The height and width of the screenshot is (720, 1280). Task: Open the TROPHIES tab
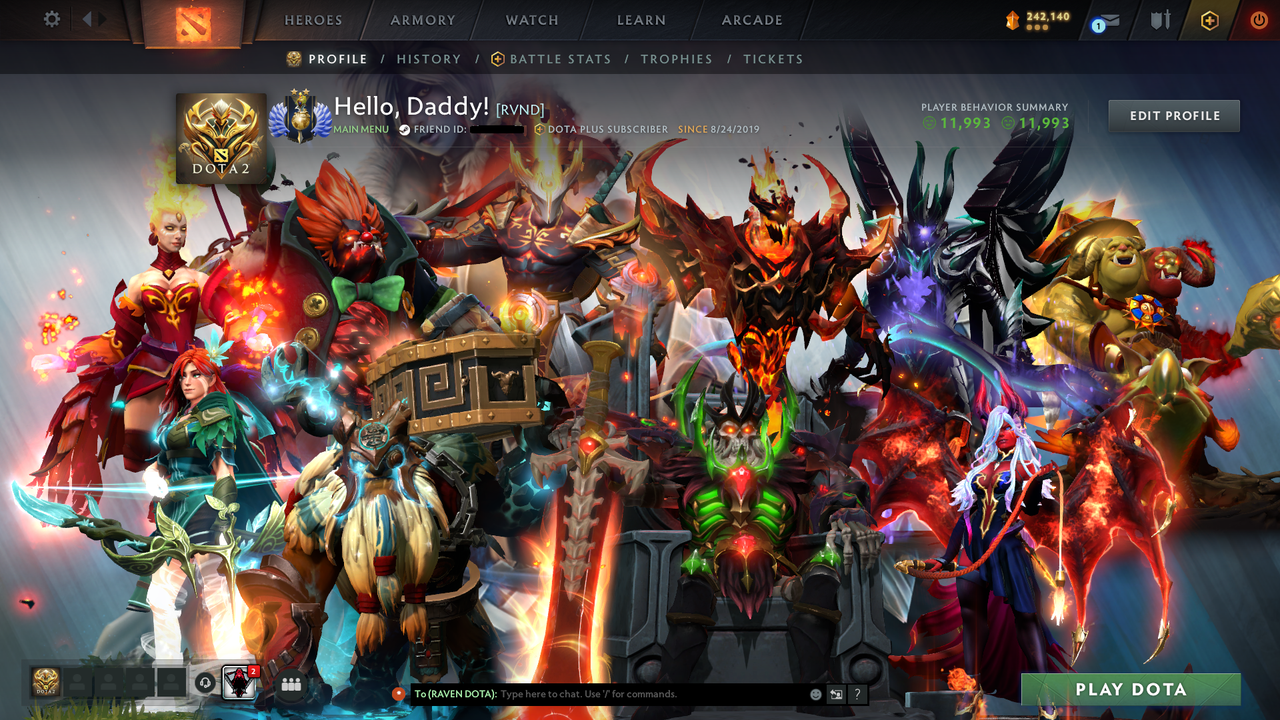point(676,59)
